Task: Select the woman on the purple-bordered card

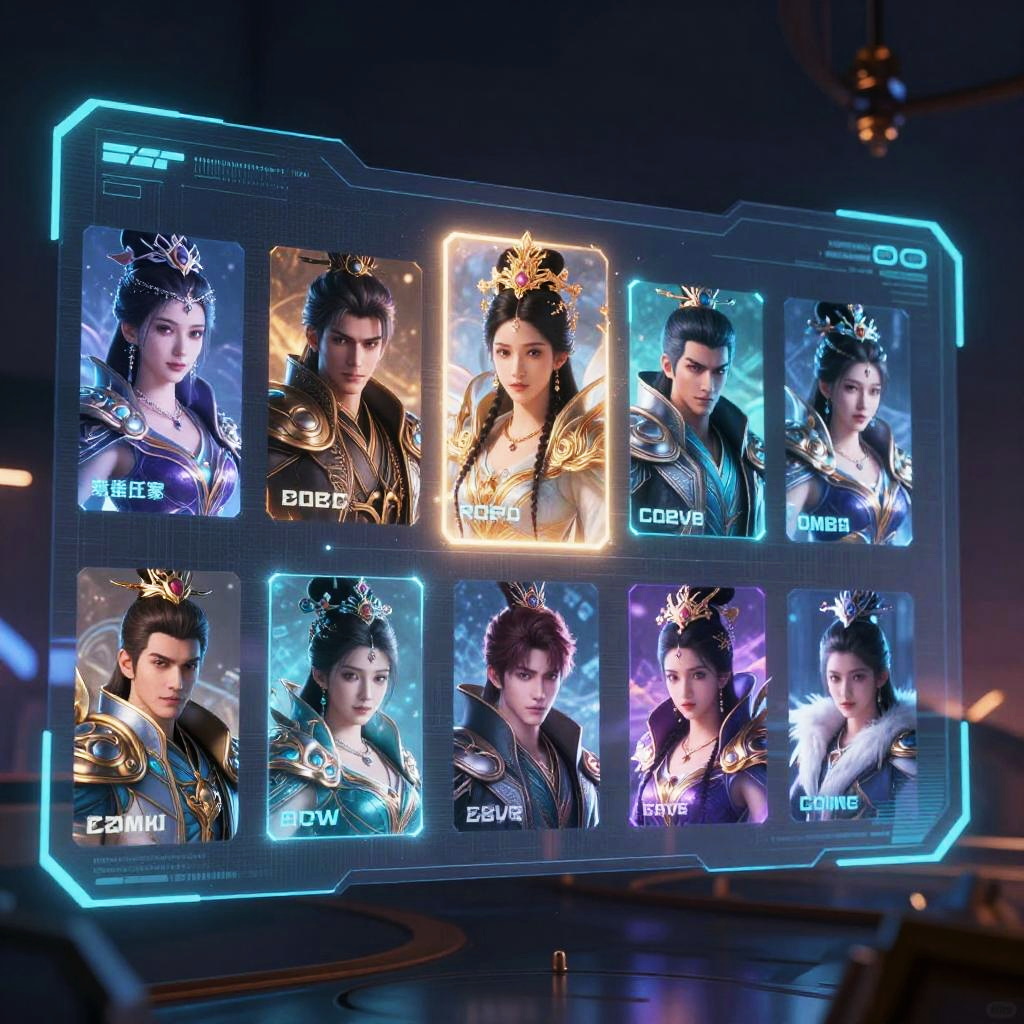Action: [x=697, y=706]
